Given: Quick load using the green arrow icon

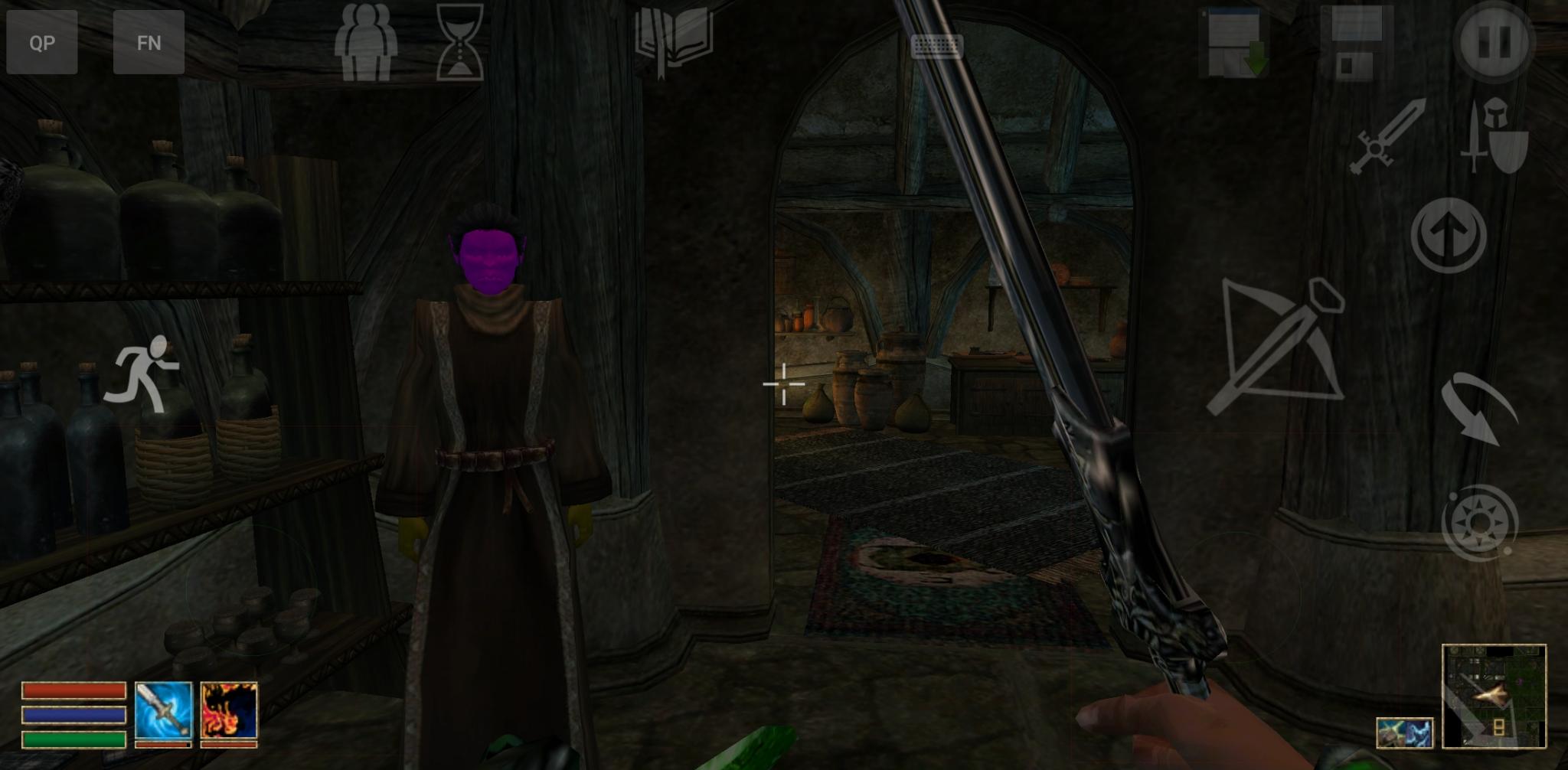Looking at the screenshot, I should coord(1234,43).
